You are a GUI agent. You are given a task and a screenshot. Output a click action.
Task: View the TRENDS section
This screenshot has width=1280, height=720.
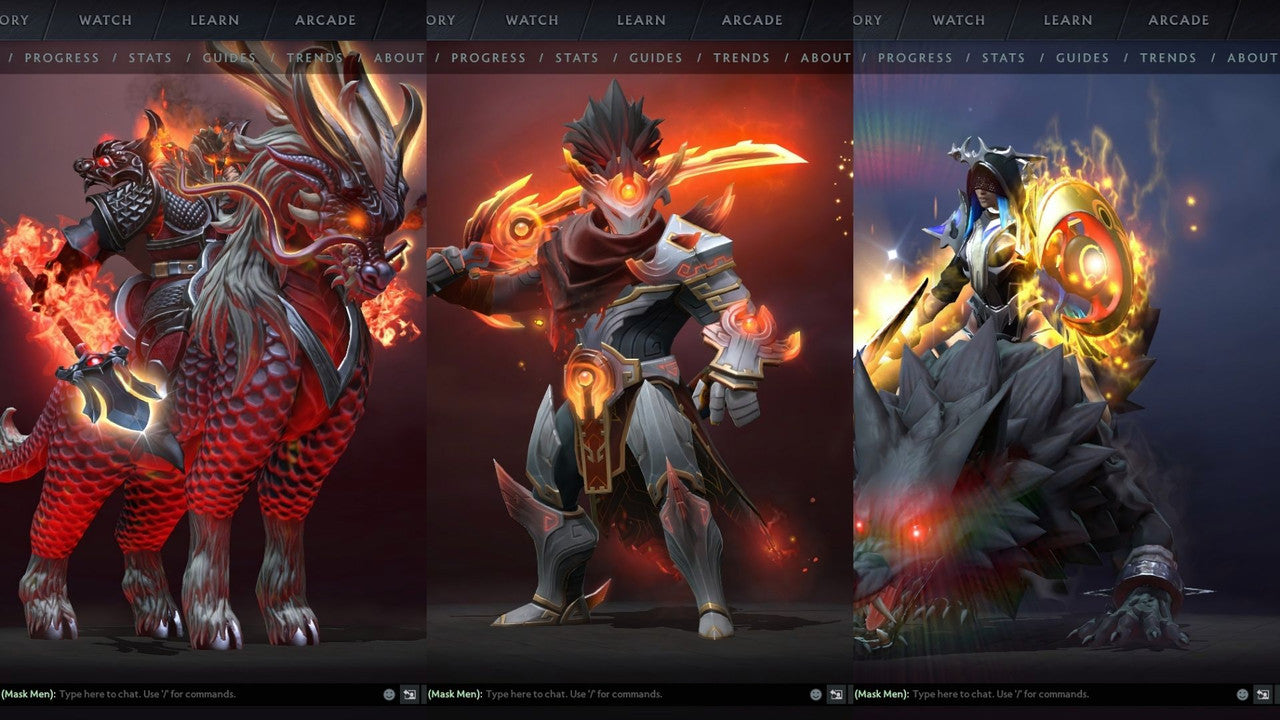tap(314, 58)
